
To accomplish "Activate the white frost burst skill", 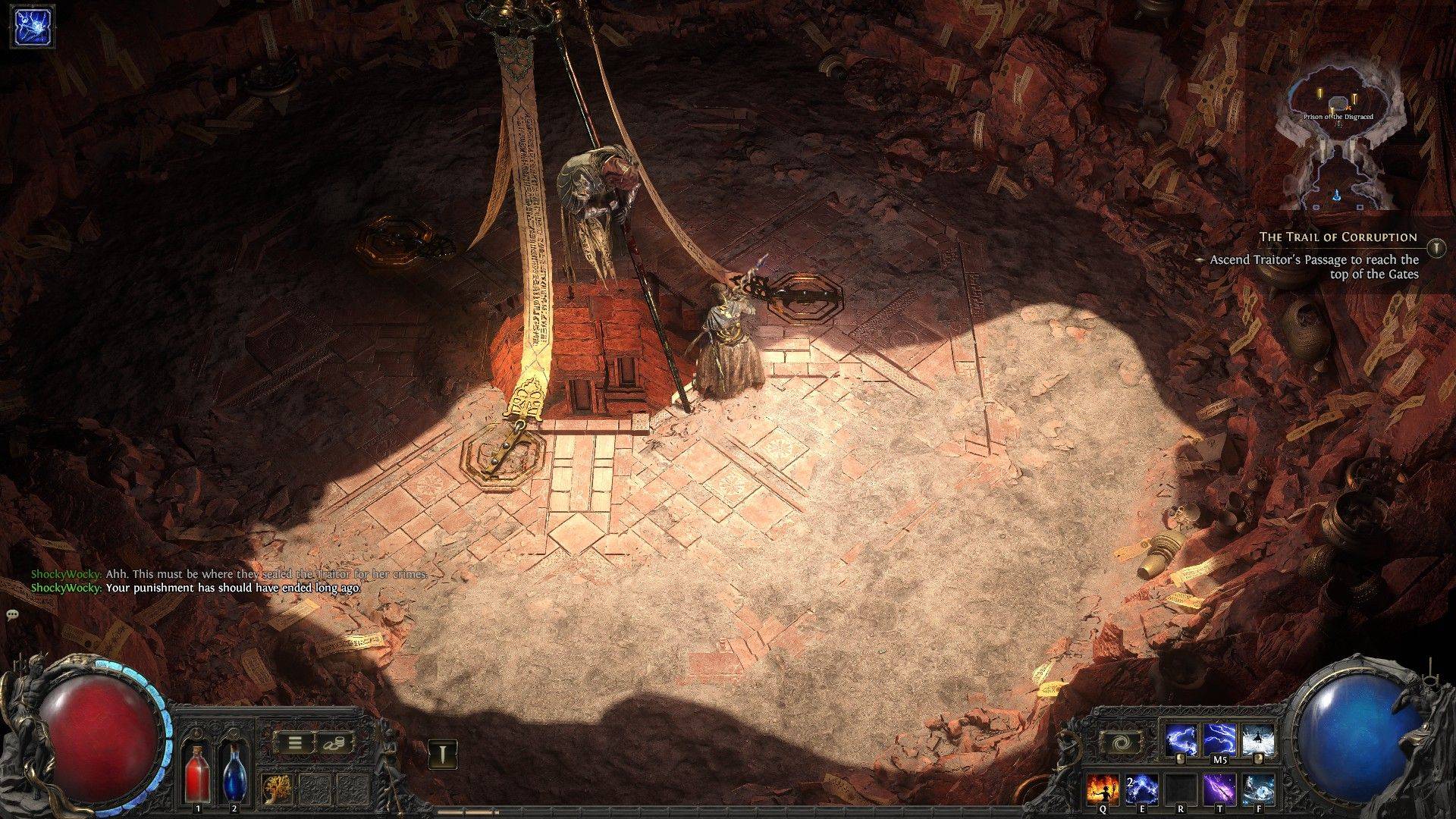I will point(1258,741).
